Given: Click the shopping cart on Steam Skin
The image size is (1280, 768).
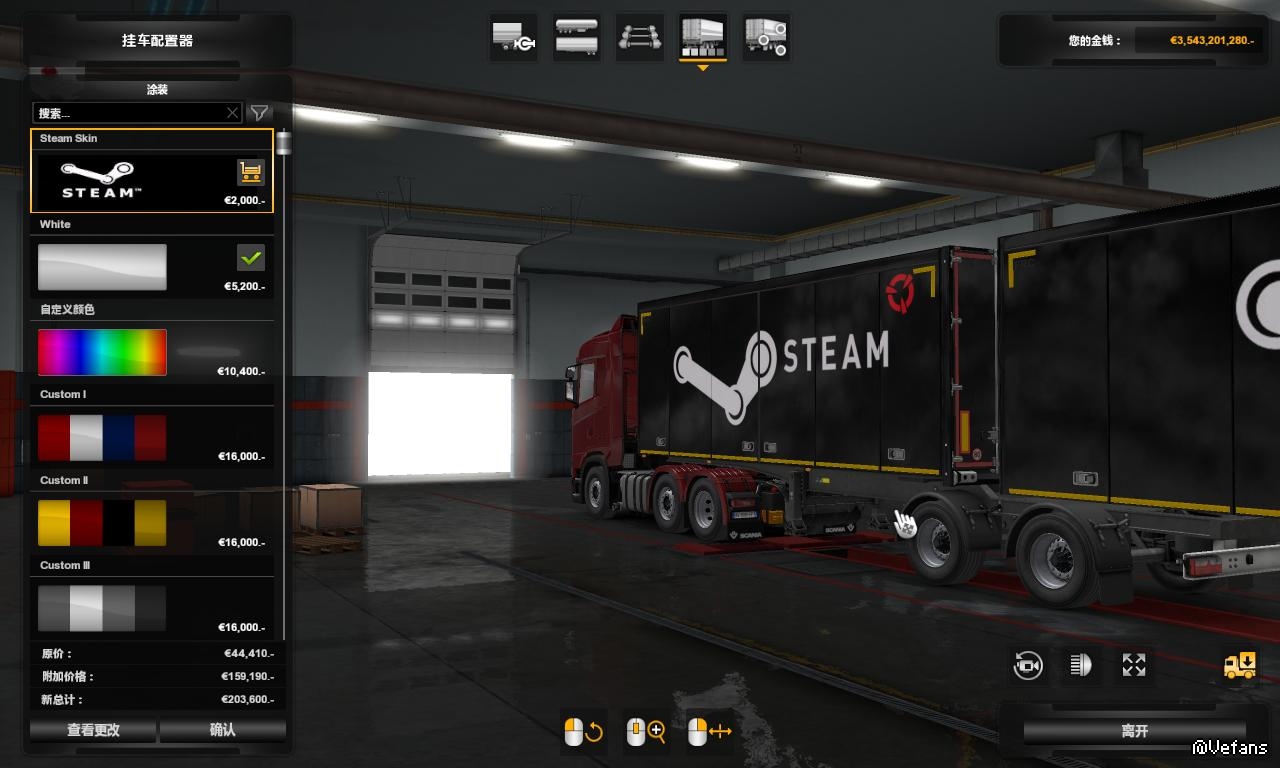Looking at the screenshot, I should pyautogui.click(x=250, y=172).
